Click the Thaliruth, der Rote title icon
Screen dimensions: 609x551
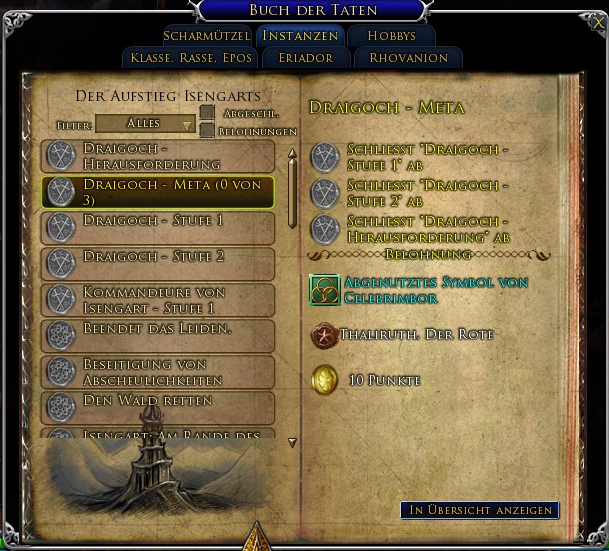(x=324, y=336)
